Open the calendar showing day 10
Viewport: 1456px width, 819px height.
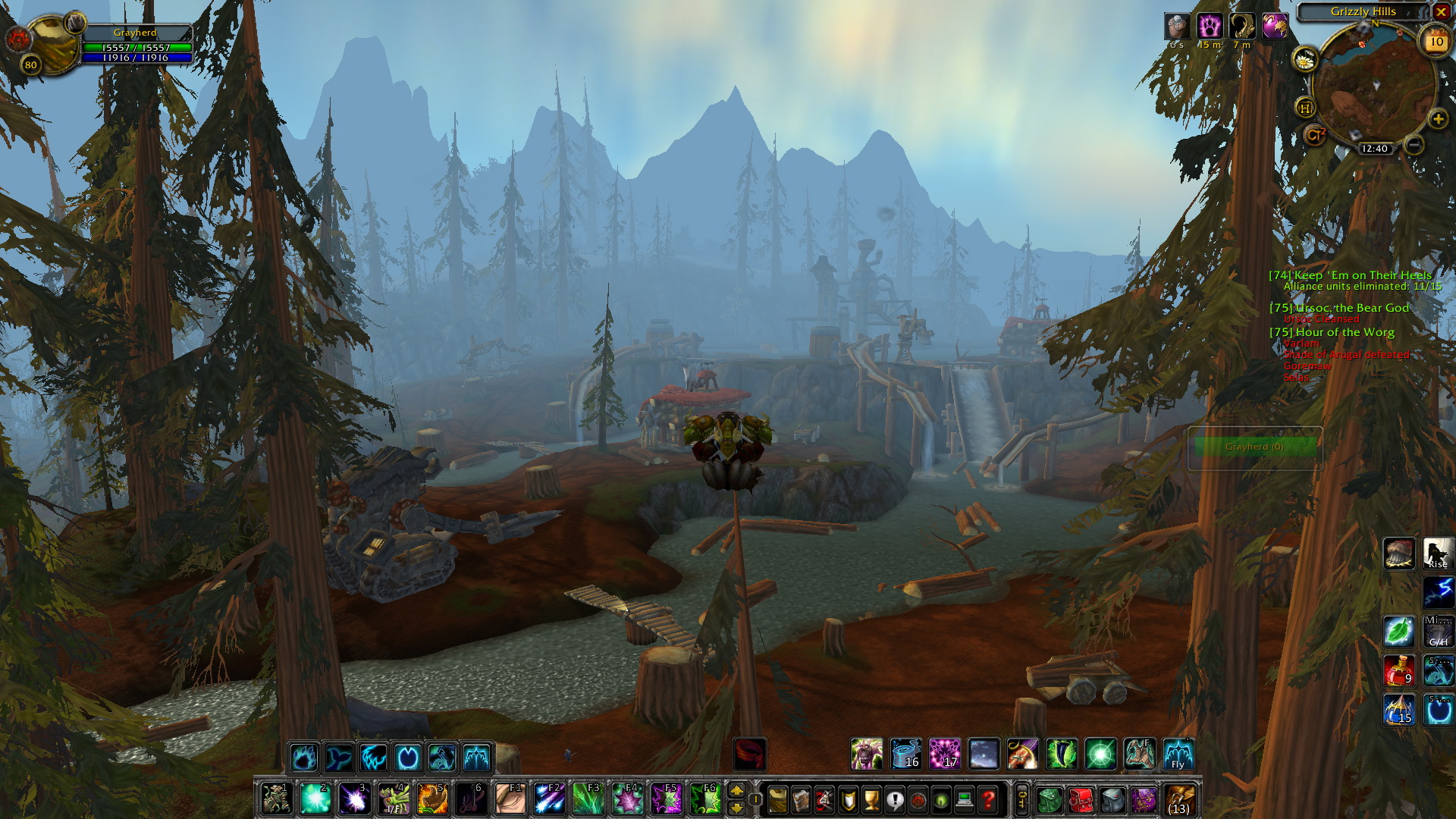coord(1436,42)
